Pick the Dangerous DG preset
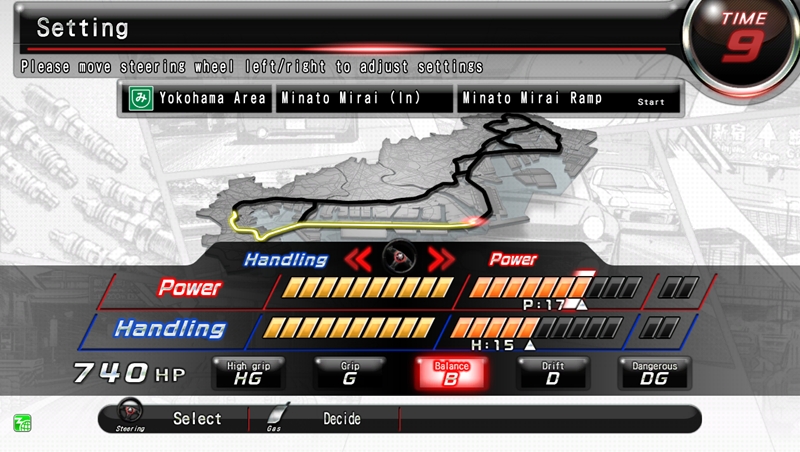 click(x=654, y=373)
